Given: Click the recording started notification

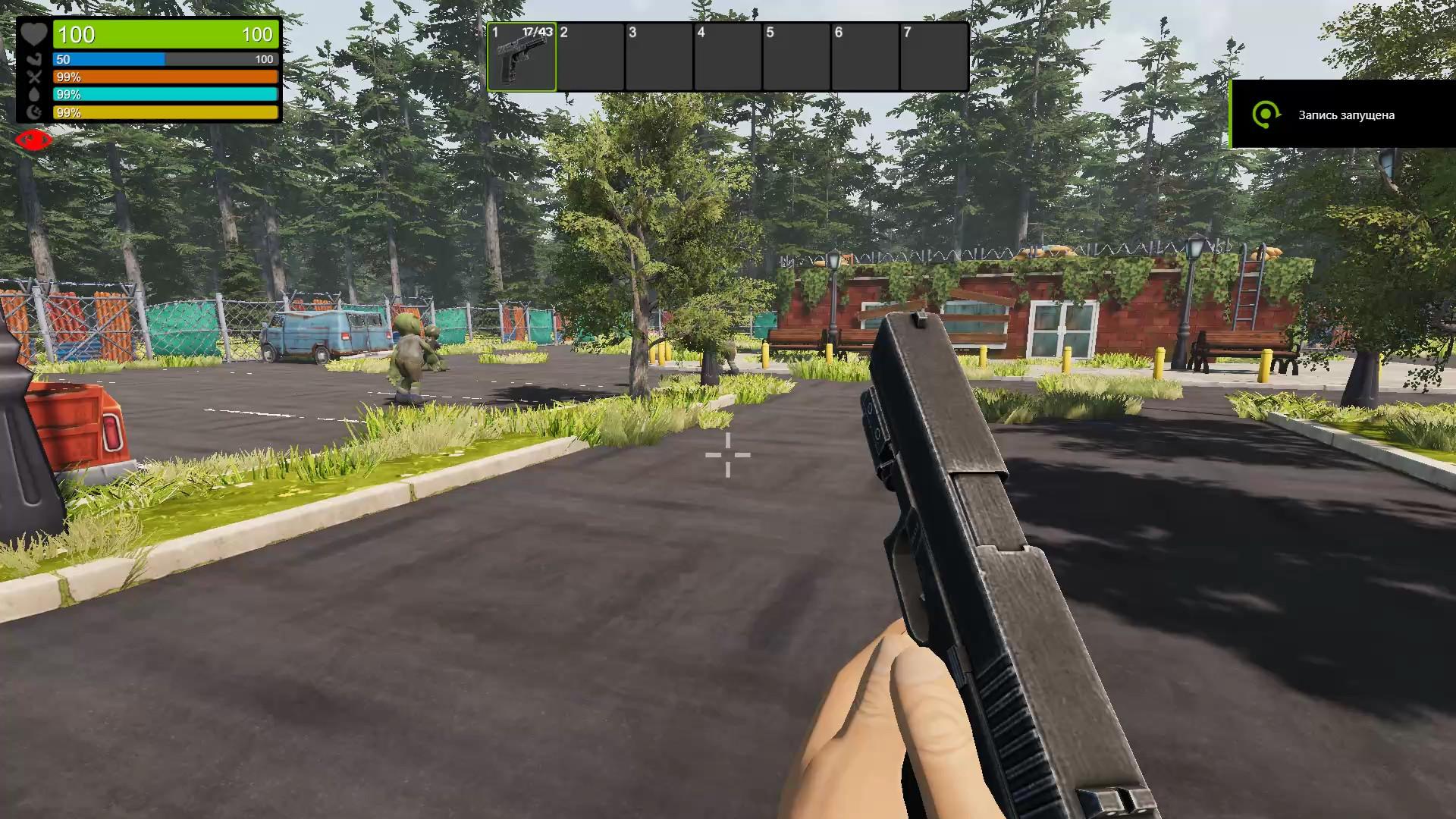Looking at the screenshot, I should tap(1342, 115).
